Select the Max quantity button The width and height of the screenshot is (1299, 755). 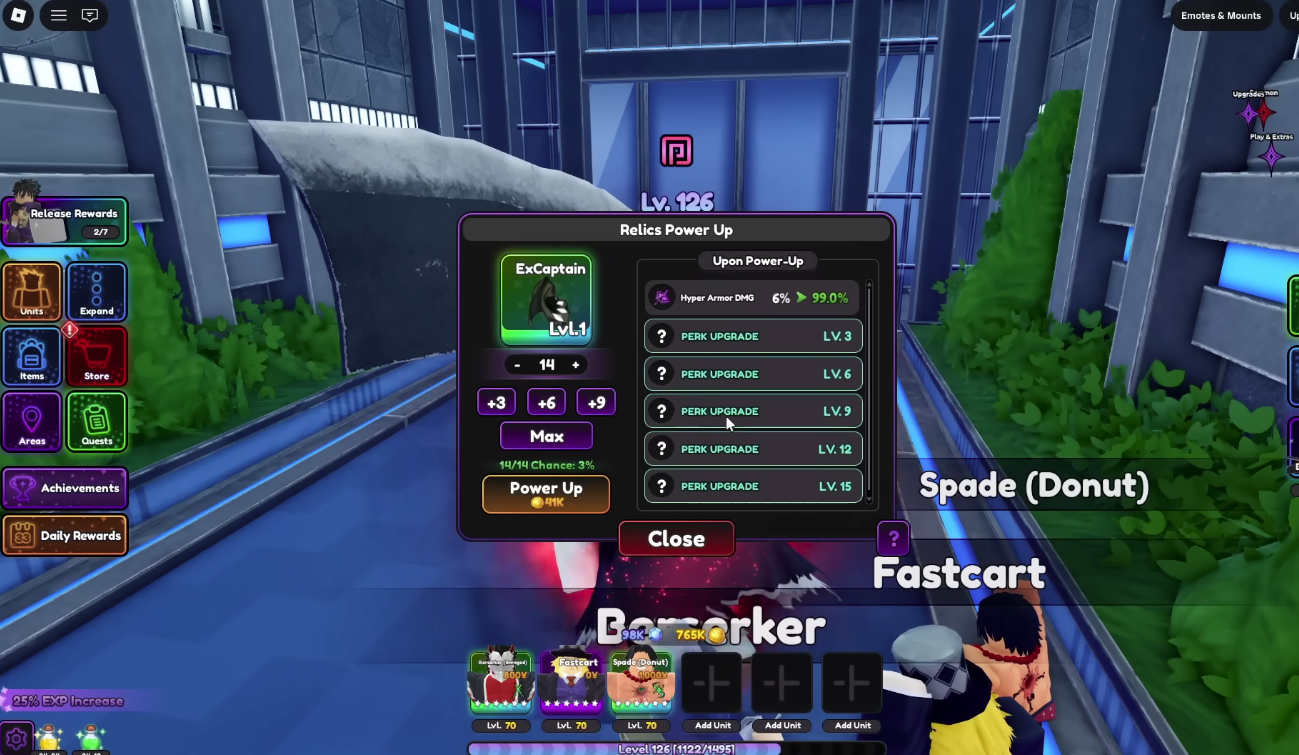(546, 435)
